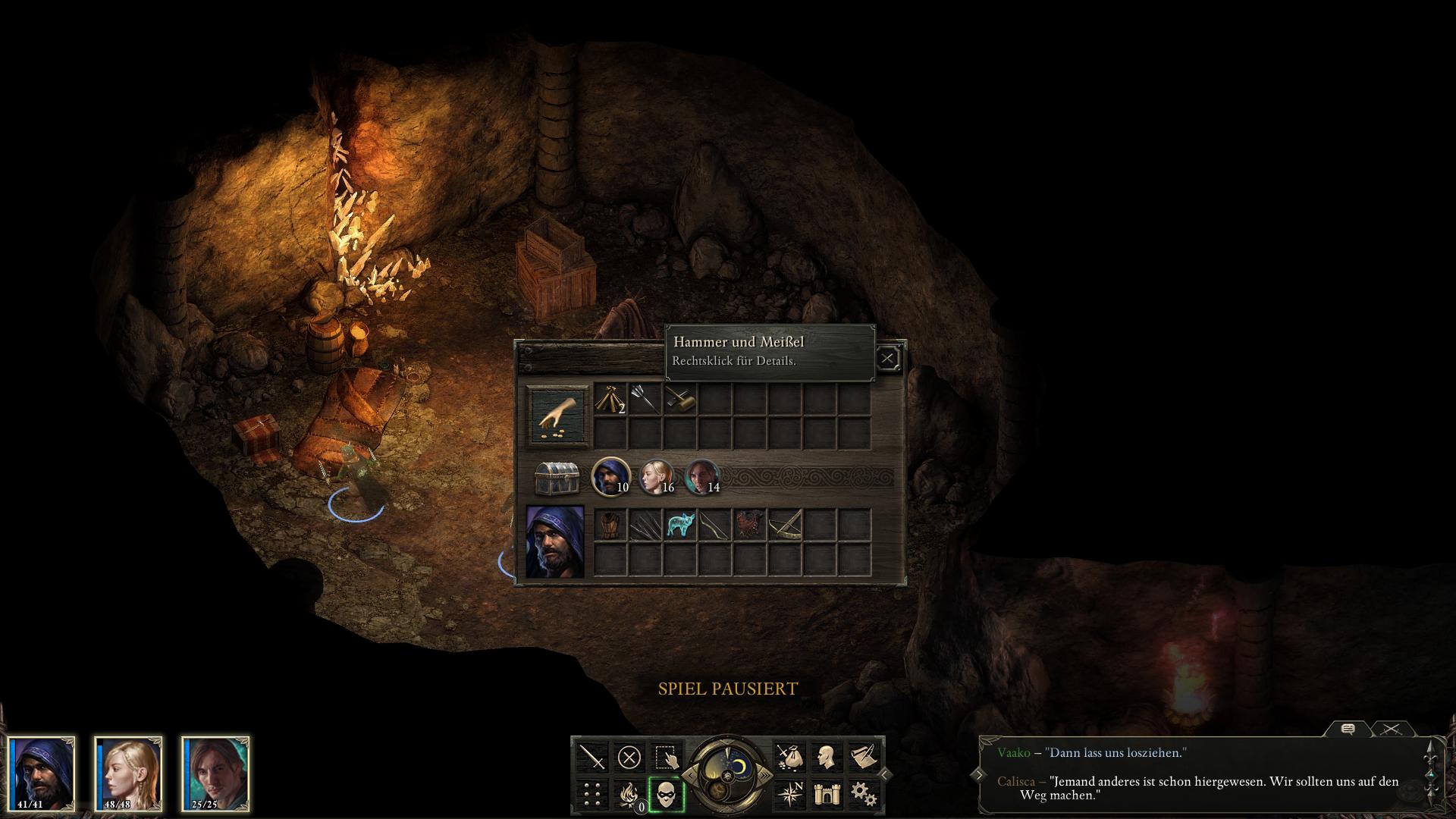Take the stack of two camping supplies
This screenshot has height=819, width=1456.
[610, 399]
